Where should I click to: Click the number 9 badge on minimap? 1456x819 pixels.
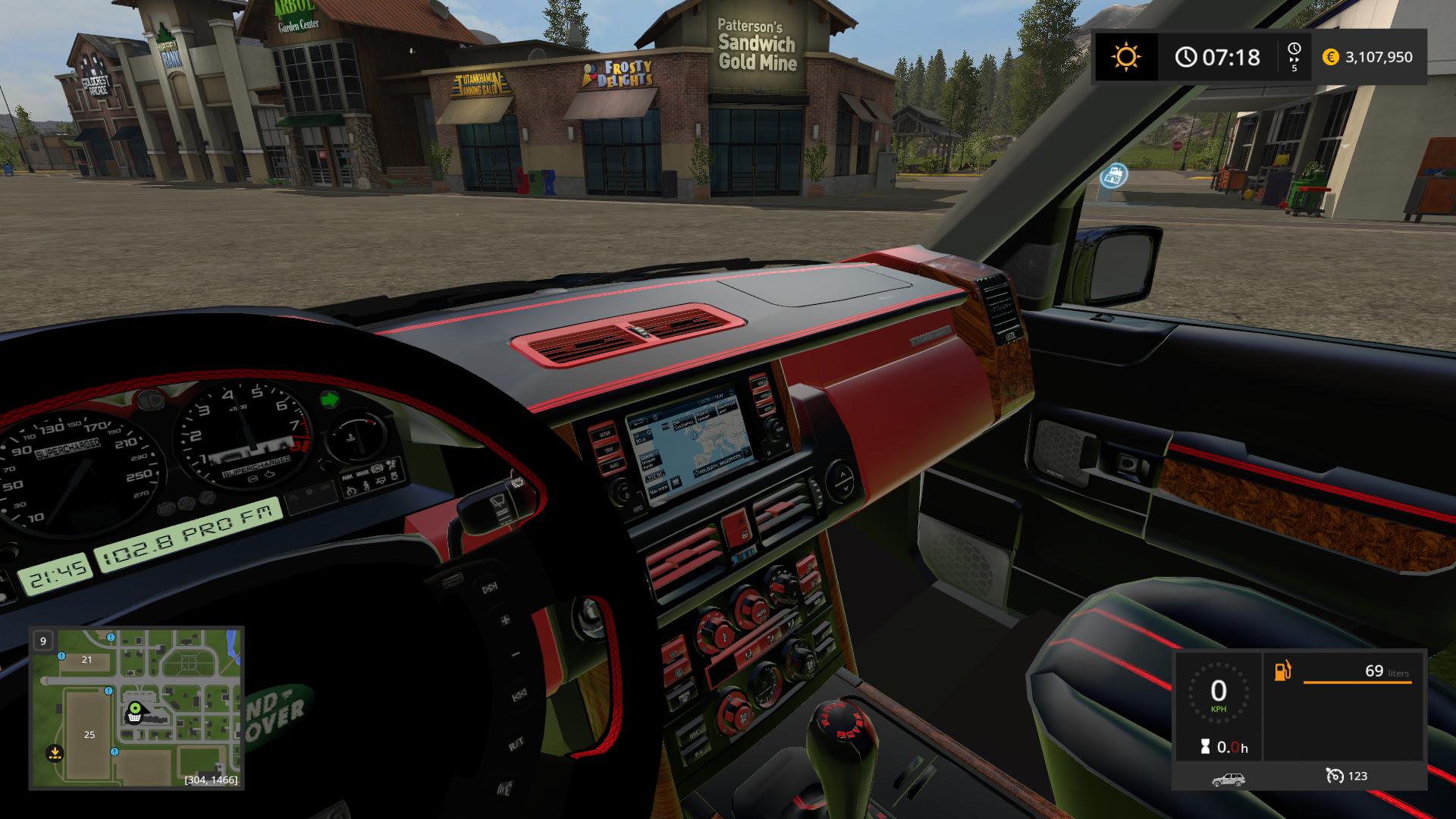click(x=43, y=641)
